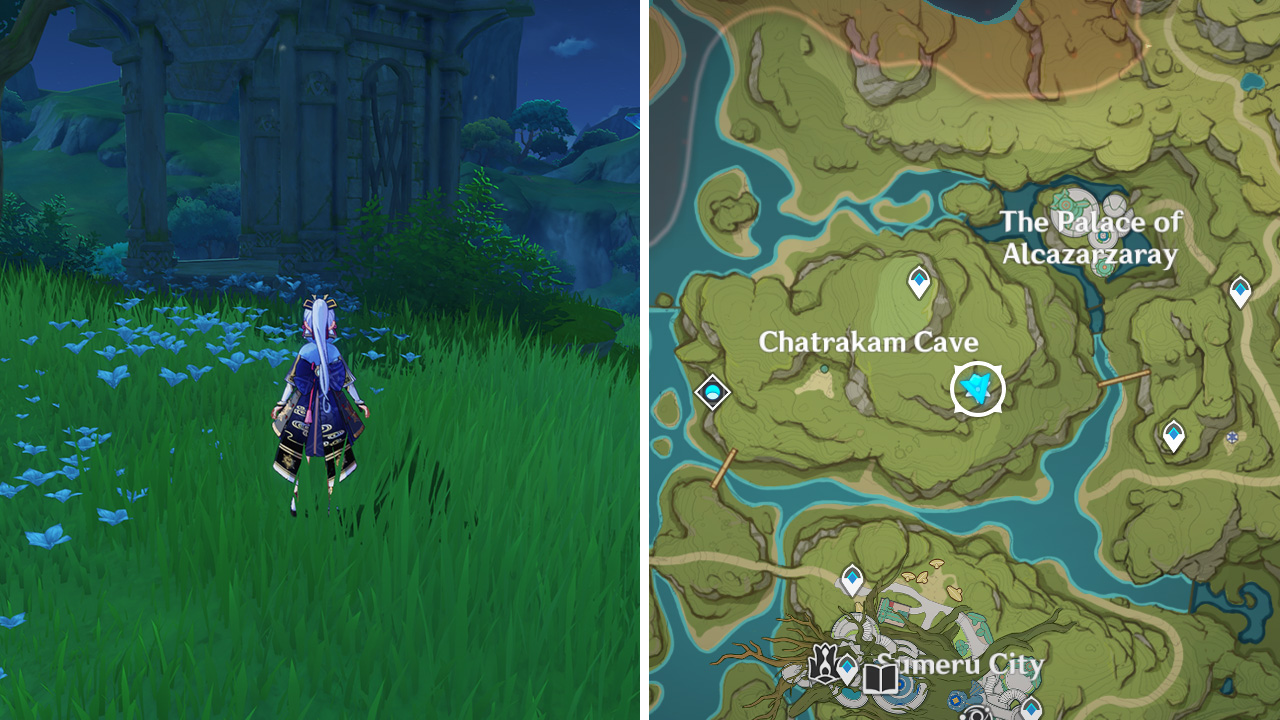Click the Chatrakam Cave map label
This screenshot has height=720, width=1280.
(x=870, y=341)
